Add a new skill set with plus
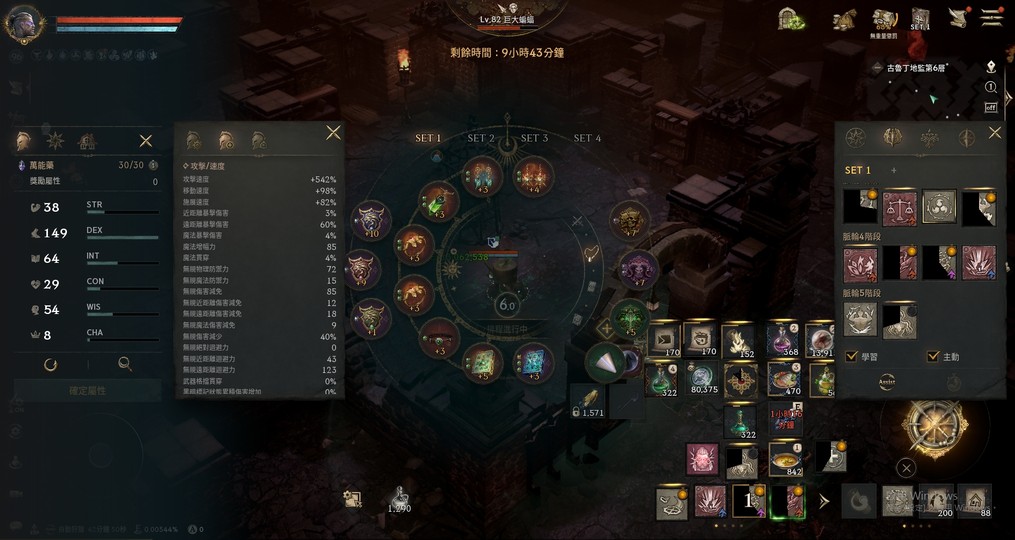The image size is (1015, 540). 893,171
